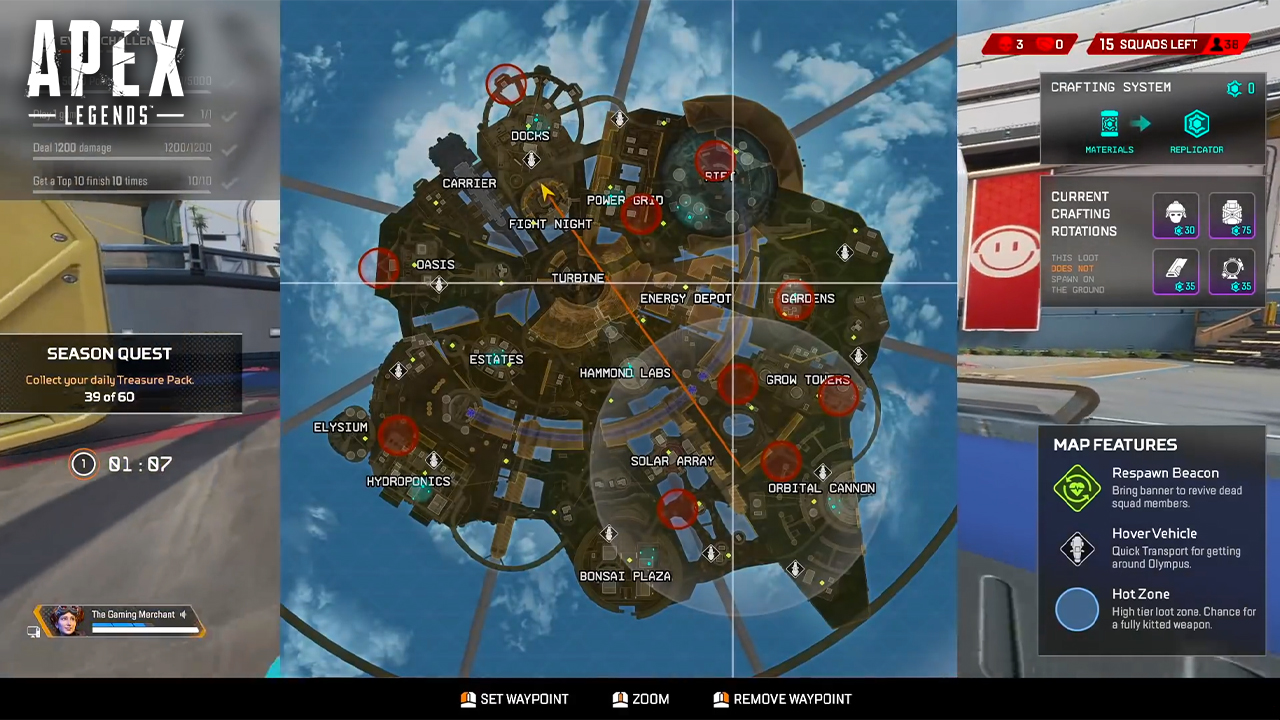This screenshot has height=720, width=1280.
Task: Click the magazine attachment crafting icon
Action: (1176, 270)
